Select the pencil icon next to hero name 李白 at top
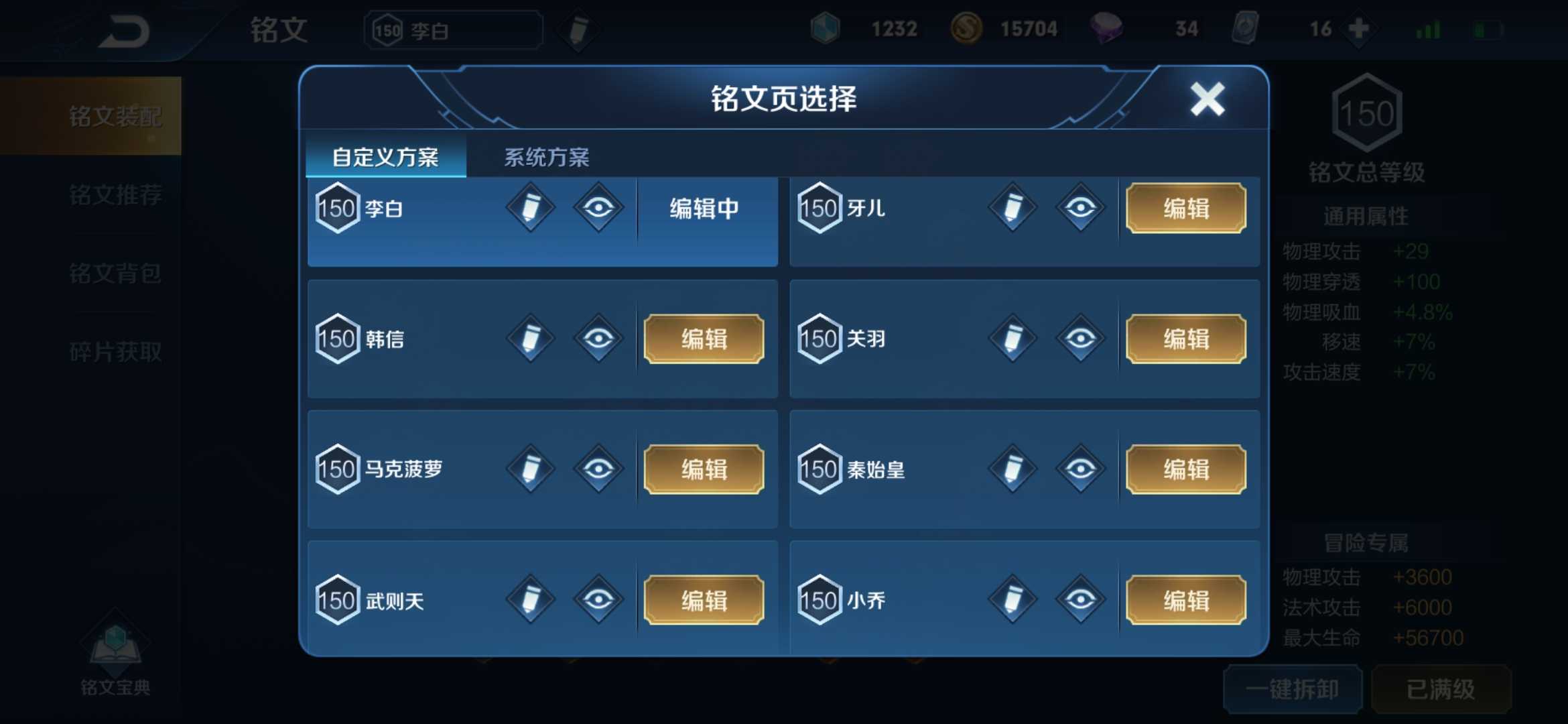The image size is (1568, 724). [x=578, y=30]
